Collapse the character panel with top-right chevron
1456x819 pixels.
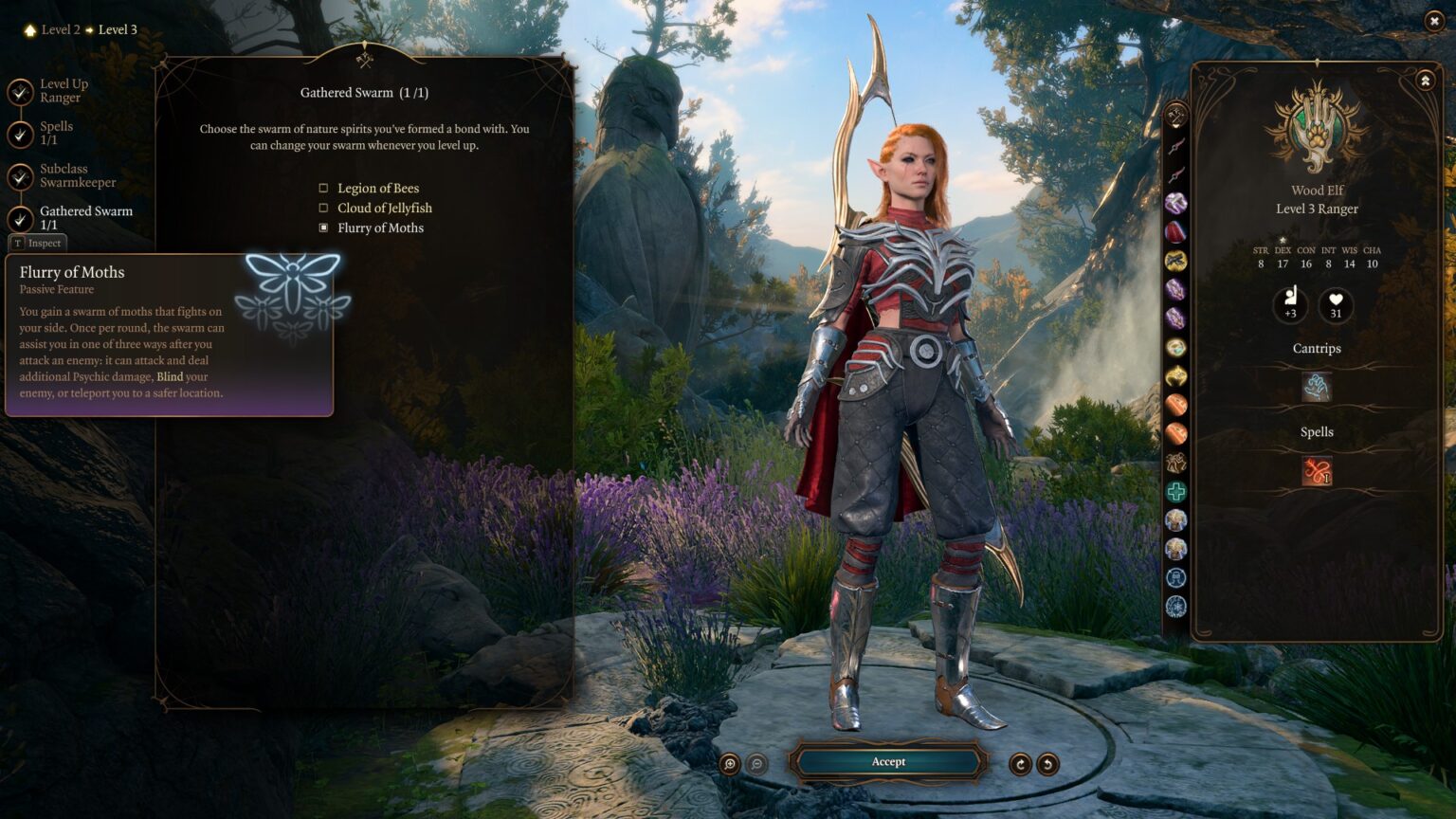[x=1425, y=80]
